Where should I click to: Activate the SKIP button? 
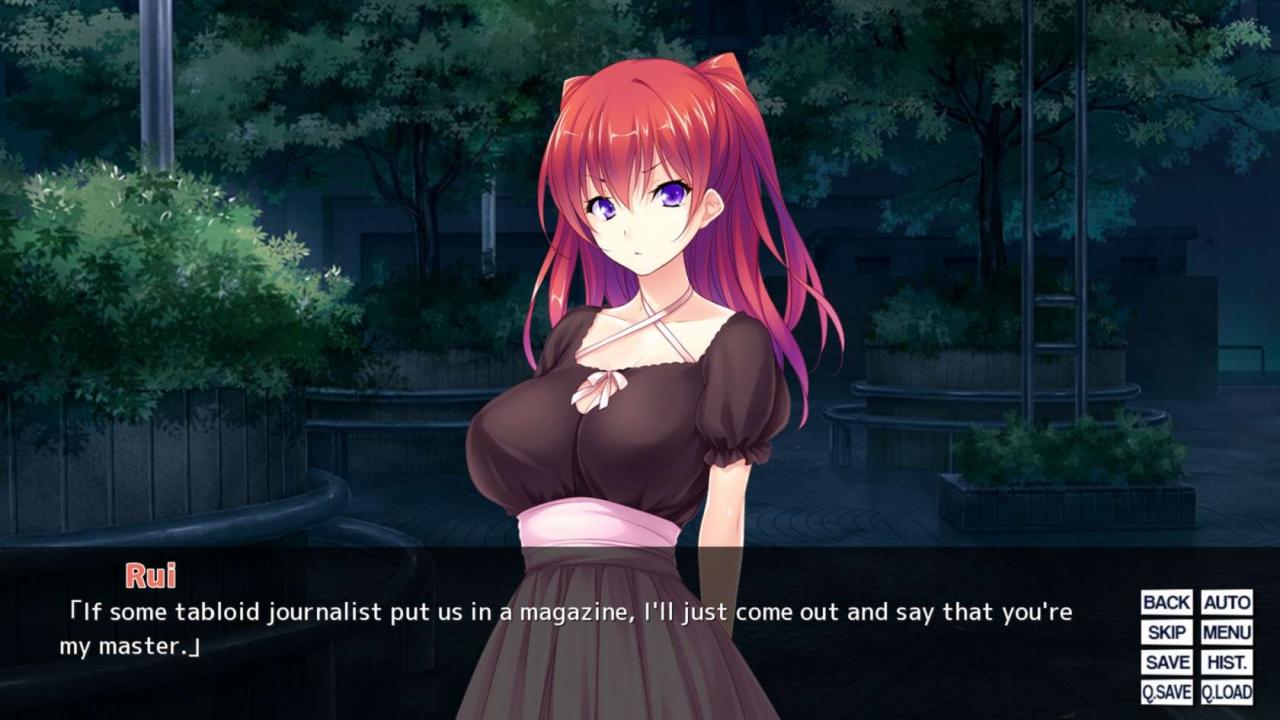[1166, 632]
